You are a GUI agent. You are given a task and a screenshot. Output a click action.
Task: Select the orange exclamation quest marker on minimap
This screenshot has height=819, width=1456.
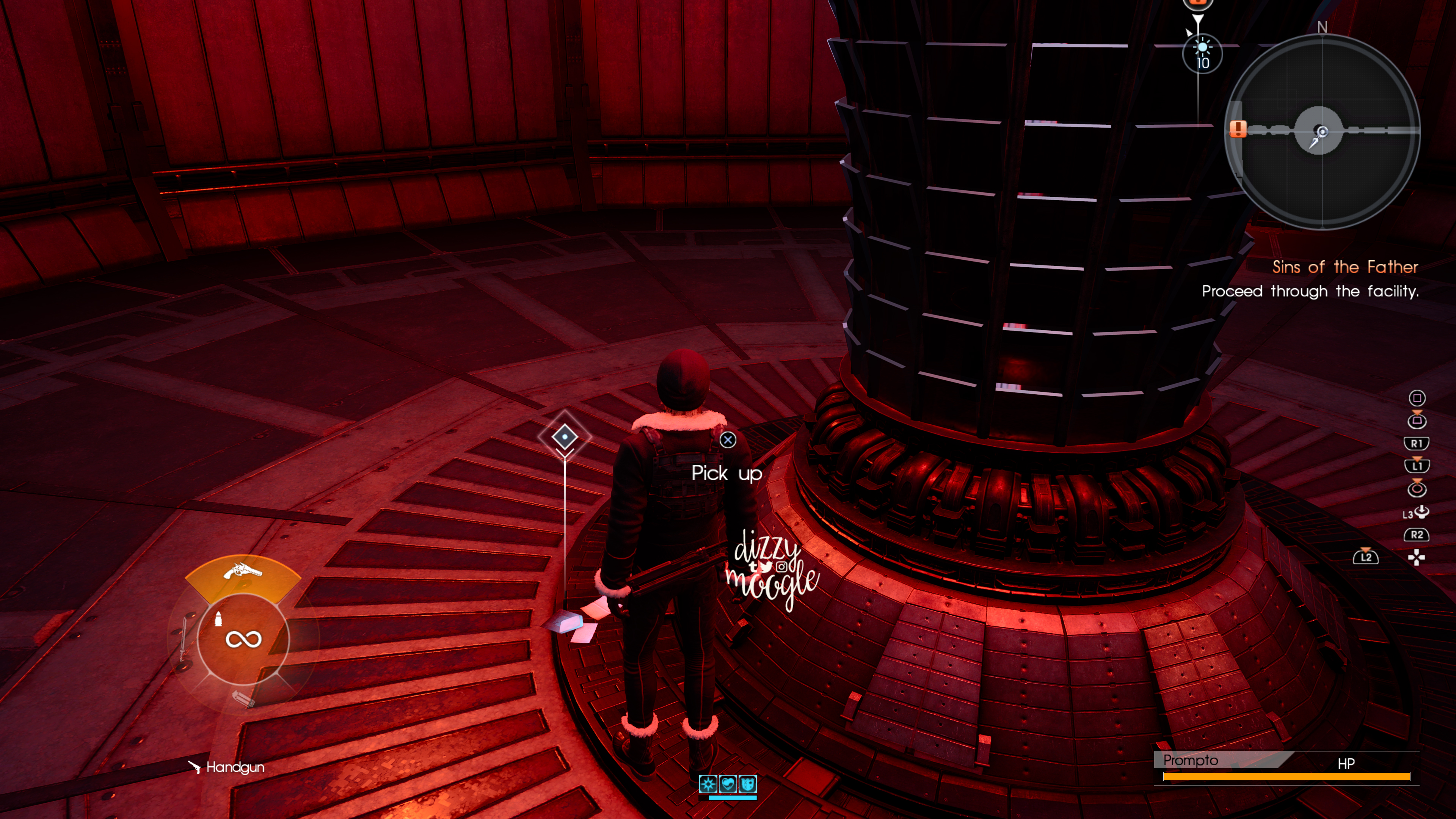point(1238,128)
